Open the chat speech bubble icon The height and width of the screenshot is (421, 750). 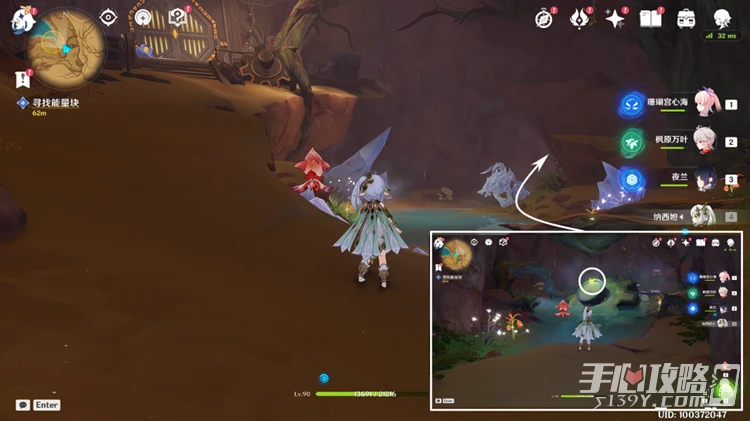[x=22, y=404]
